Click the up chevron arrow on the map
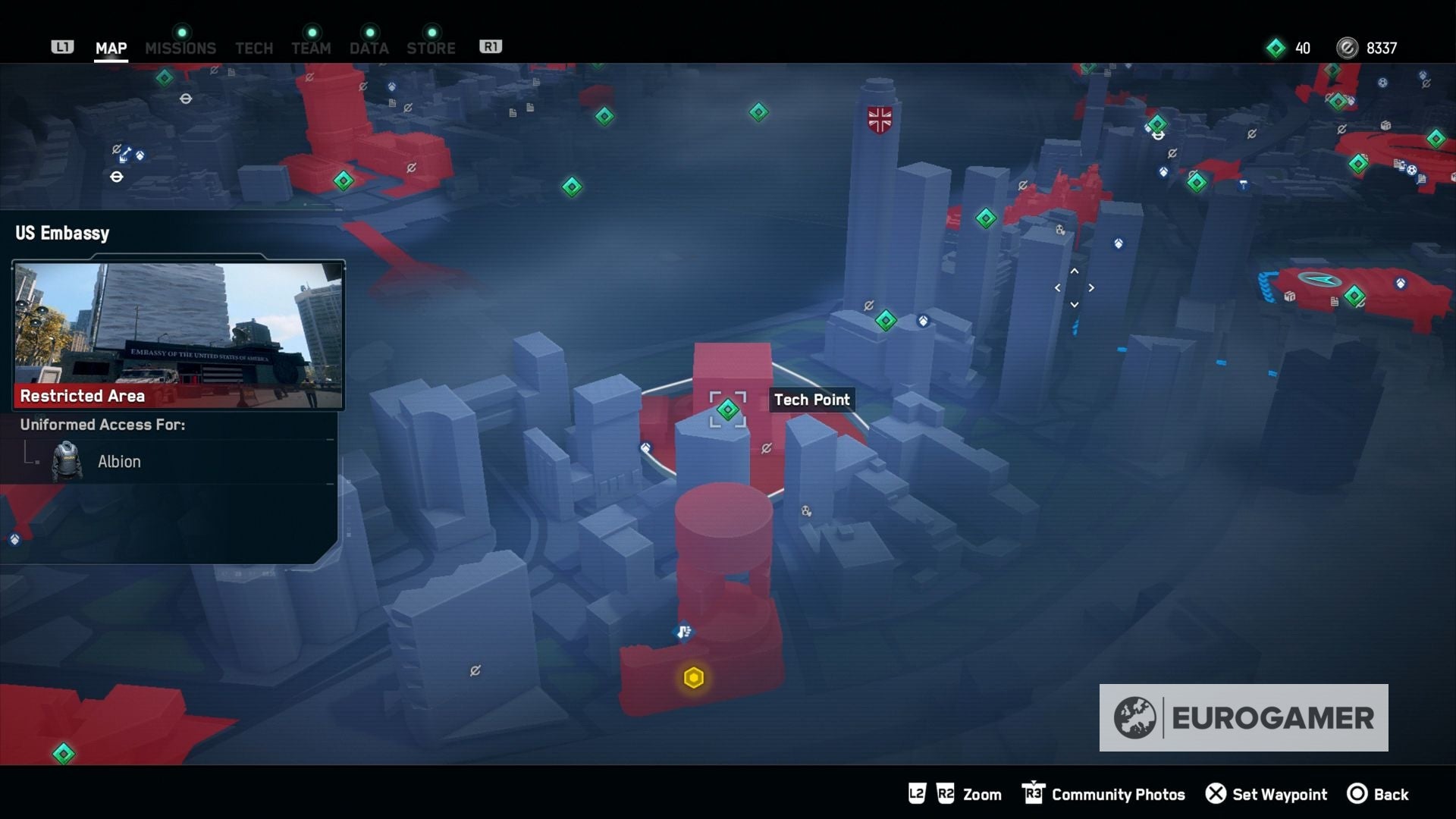This screenshot has height=819, width=1456. [1075, 271]
